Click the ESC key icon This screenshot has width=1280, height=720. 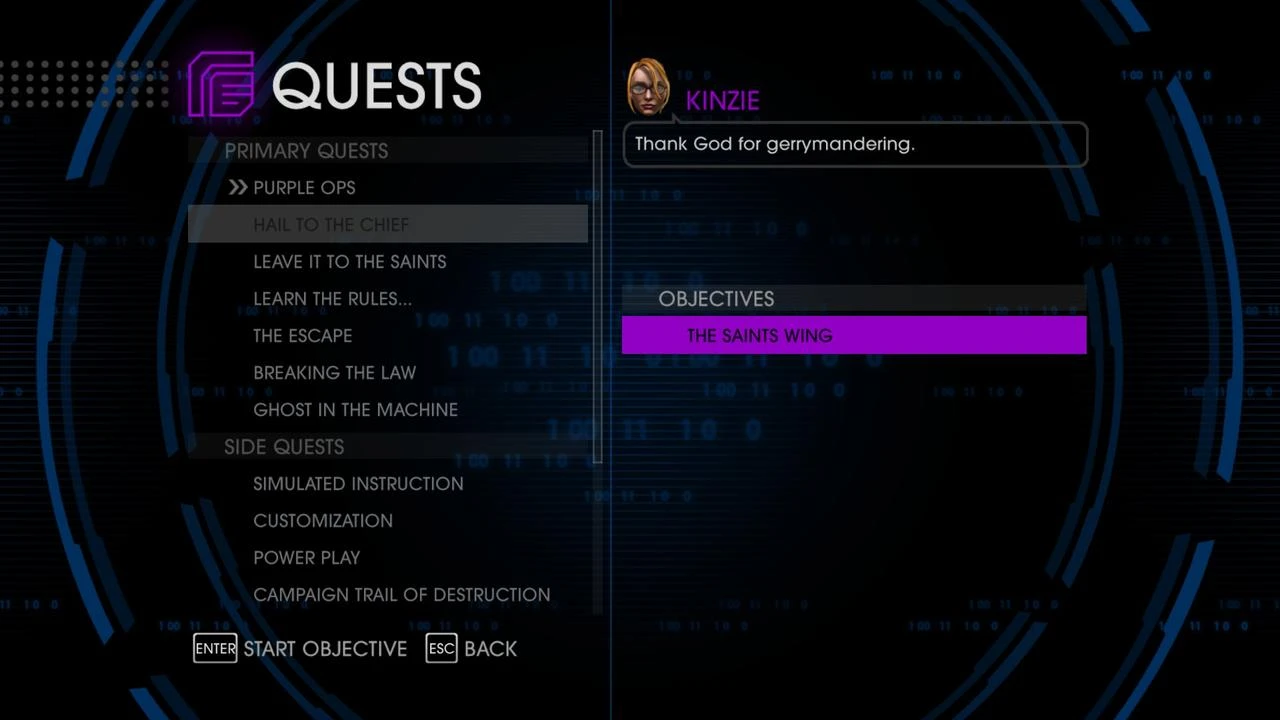[x=441, y=649]
